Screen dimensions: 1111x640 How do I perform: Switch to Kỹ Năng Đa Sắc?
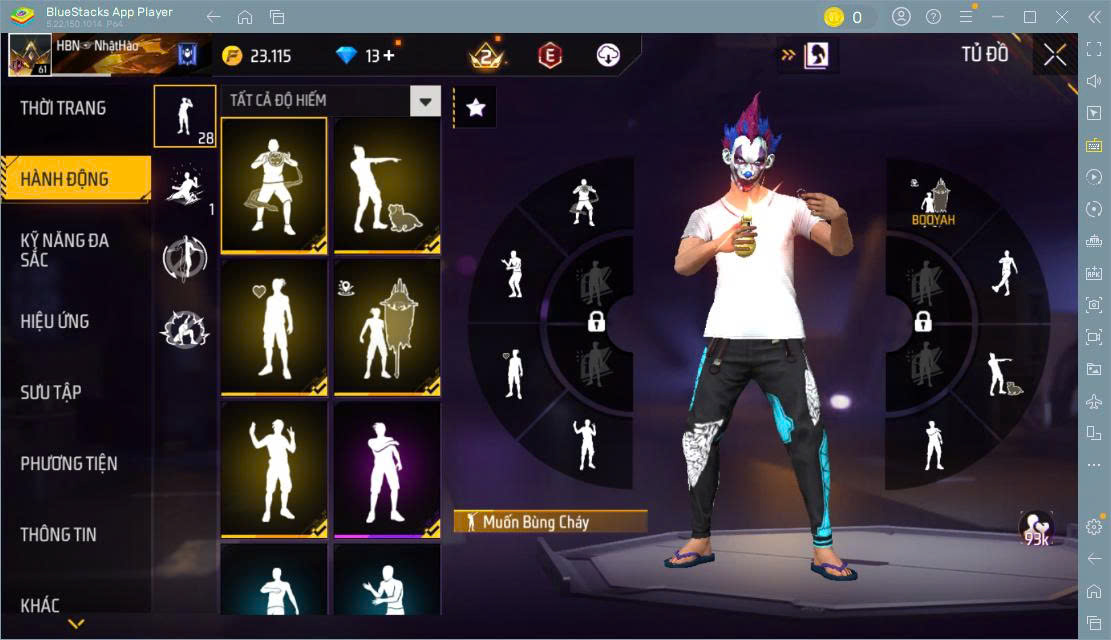pos(65,250)
